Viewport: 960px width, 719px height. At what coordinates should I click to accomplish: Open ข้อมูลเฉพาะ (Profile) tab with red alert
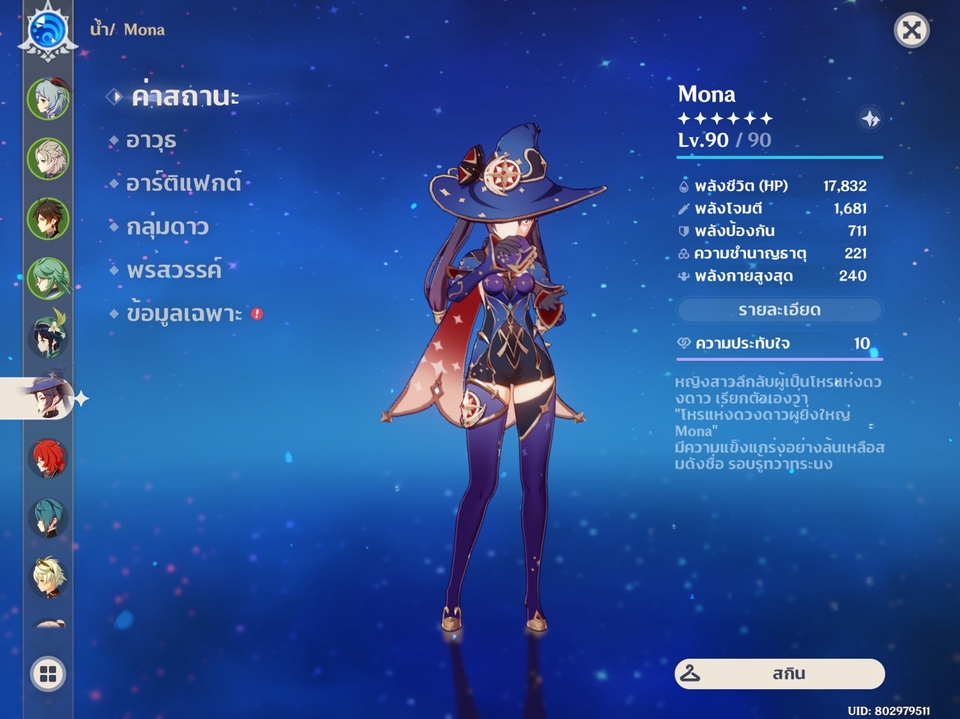[185, 314]
